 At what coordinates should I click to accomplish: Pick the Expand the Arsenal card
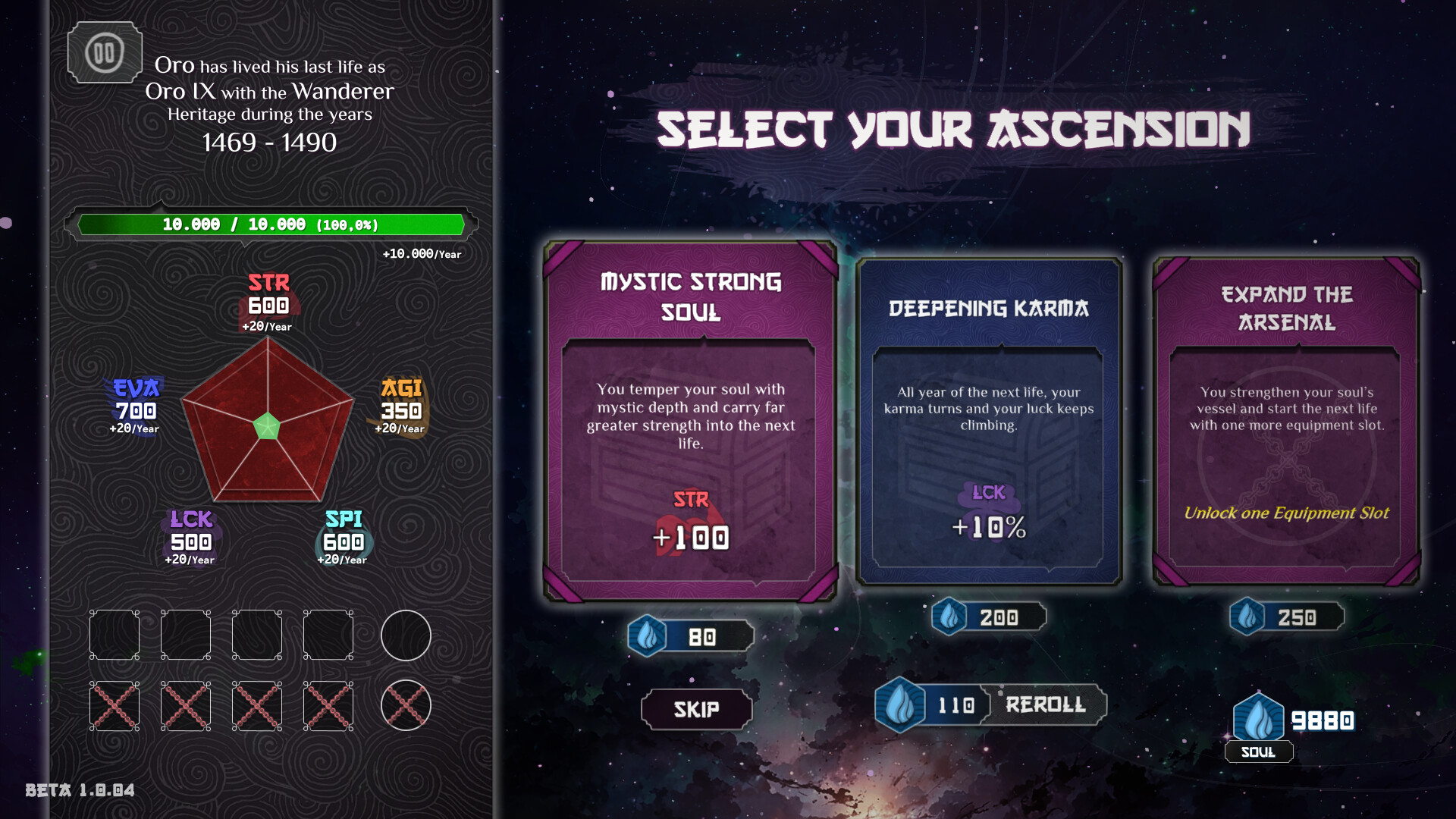[1286, 421]
